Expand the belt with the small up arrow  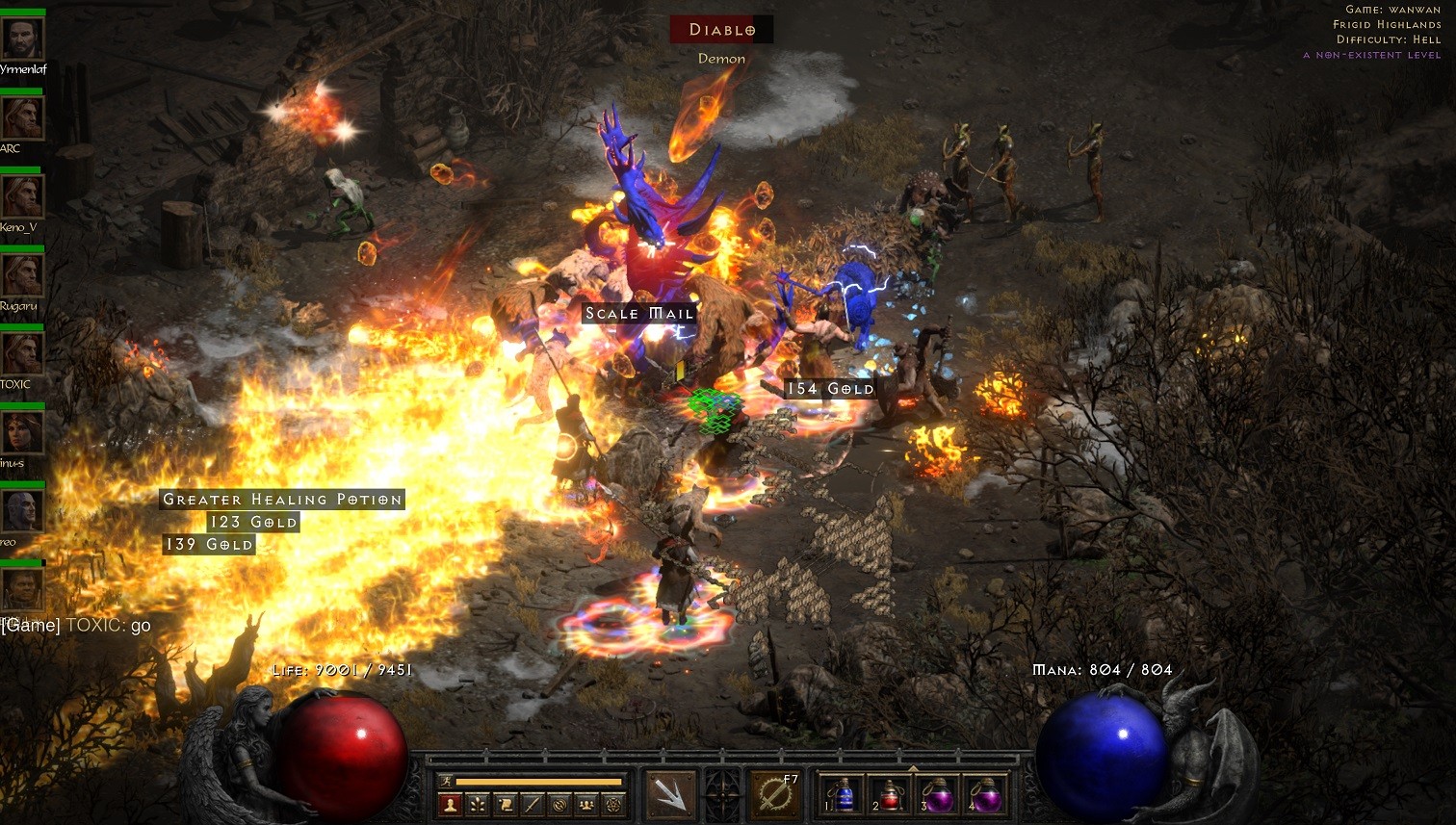pyautogui.click(x=913, y=768)
